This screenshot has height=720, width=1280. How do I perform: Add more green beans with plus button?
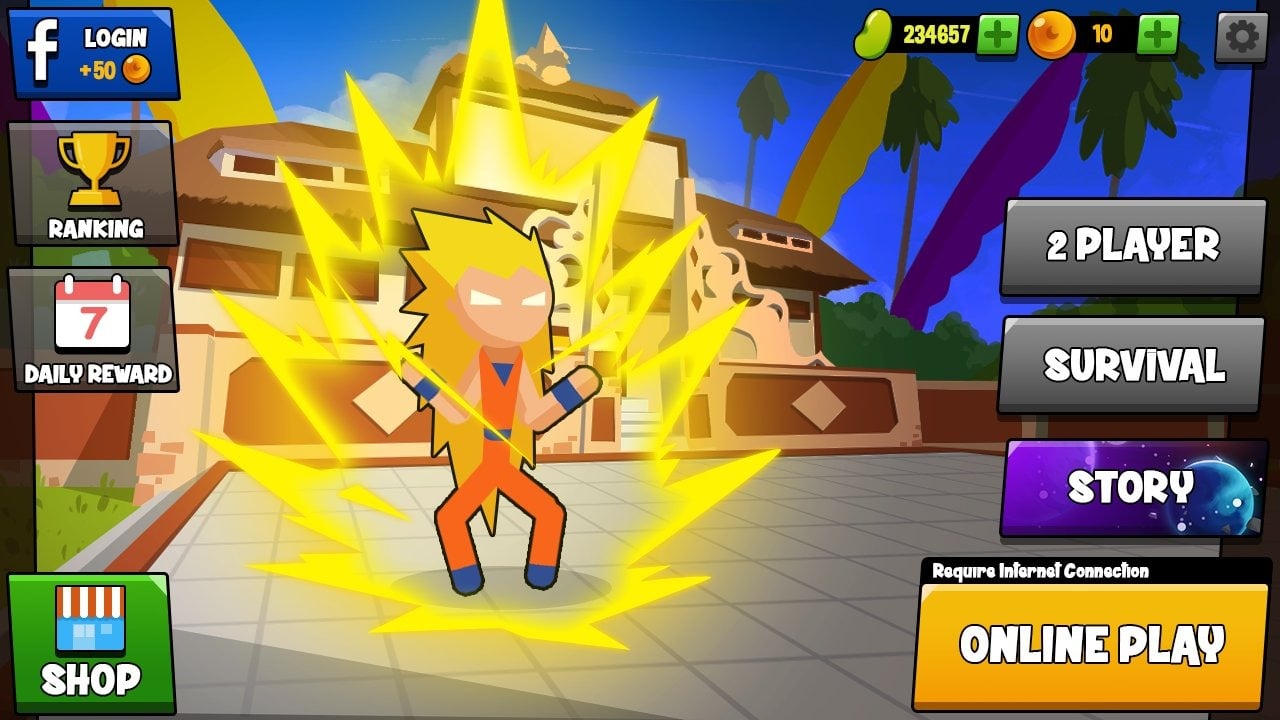tap(997, 35)
